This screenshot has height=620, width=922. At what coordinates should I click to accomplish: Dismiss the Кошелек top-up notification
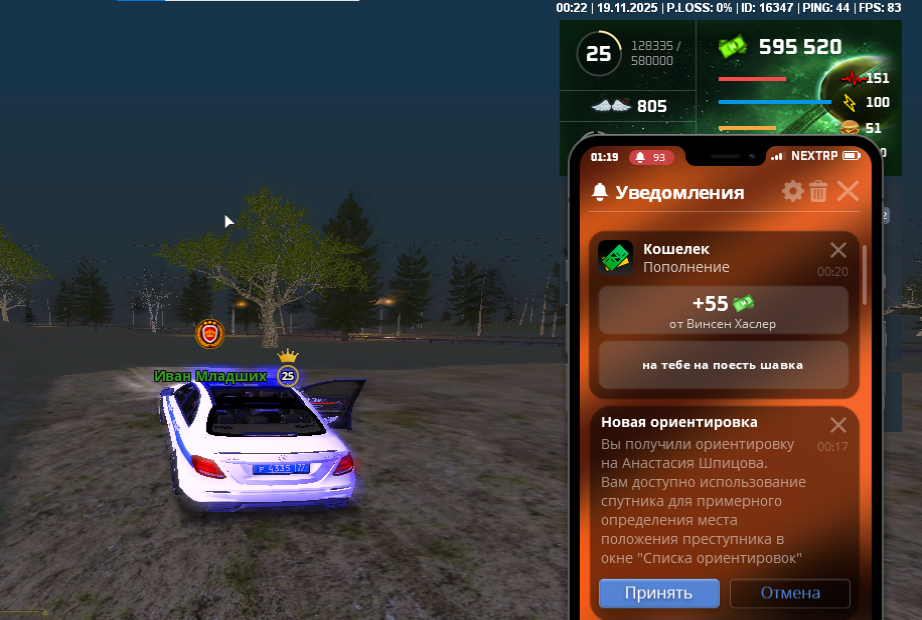point(838,250)
